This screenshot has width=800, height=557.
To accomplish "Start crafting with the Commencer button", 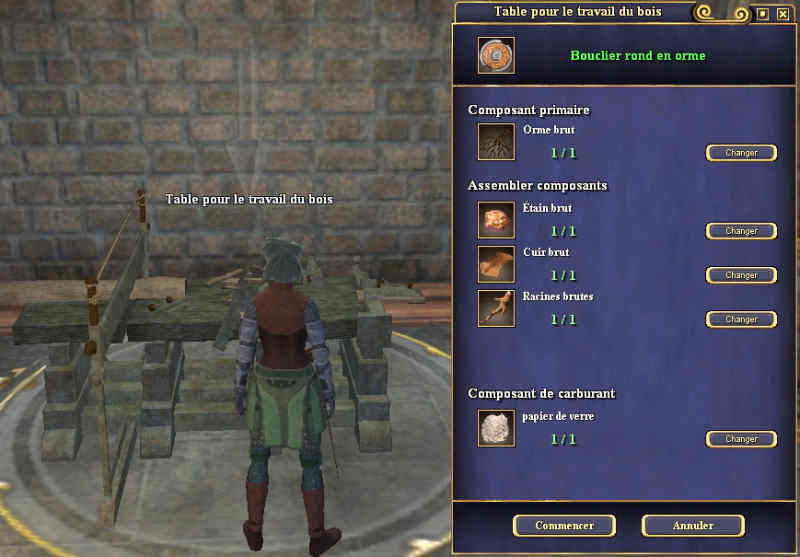I will tap(564, 526).
